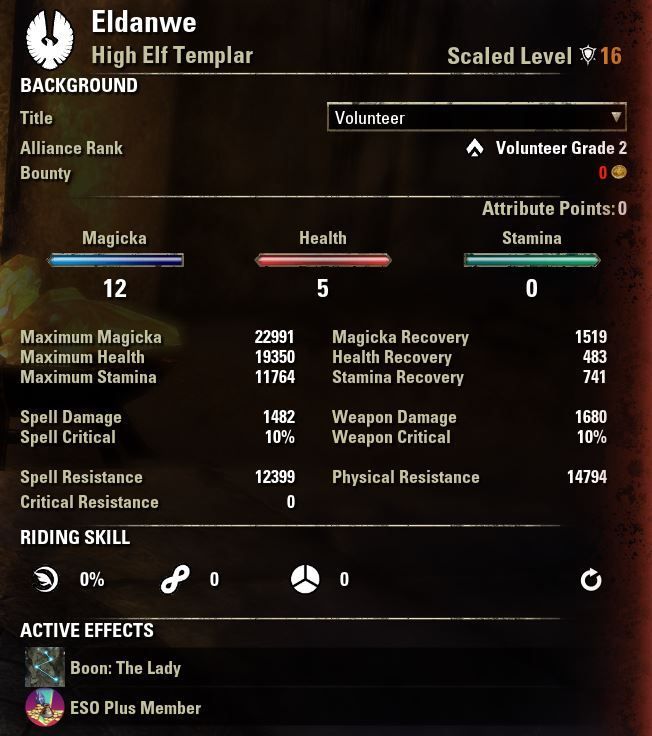652x736 pixels.
Task: Select the blue Magicka attribute bar
Action: pyautogui.click(x=115, y=261)
